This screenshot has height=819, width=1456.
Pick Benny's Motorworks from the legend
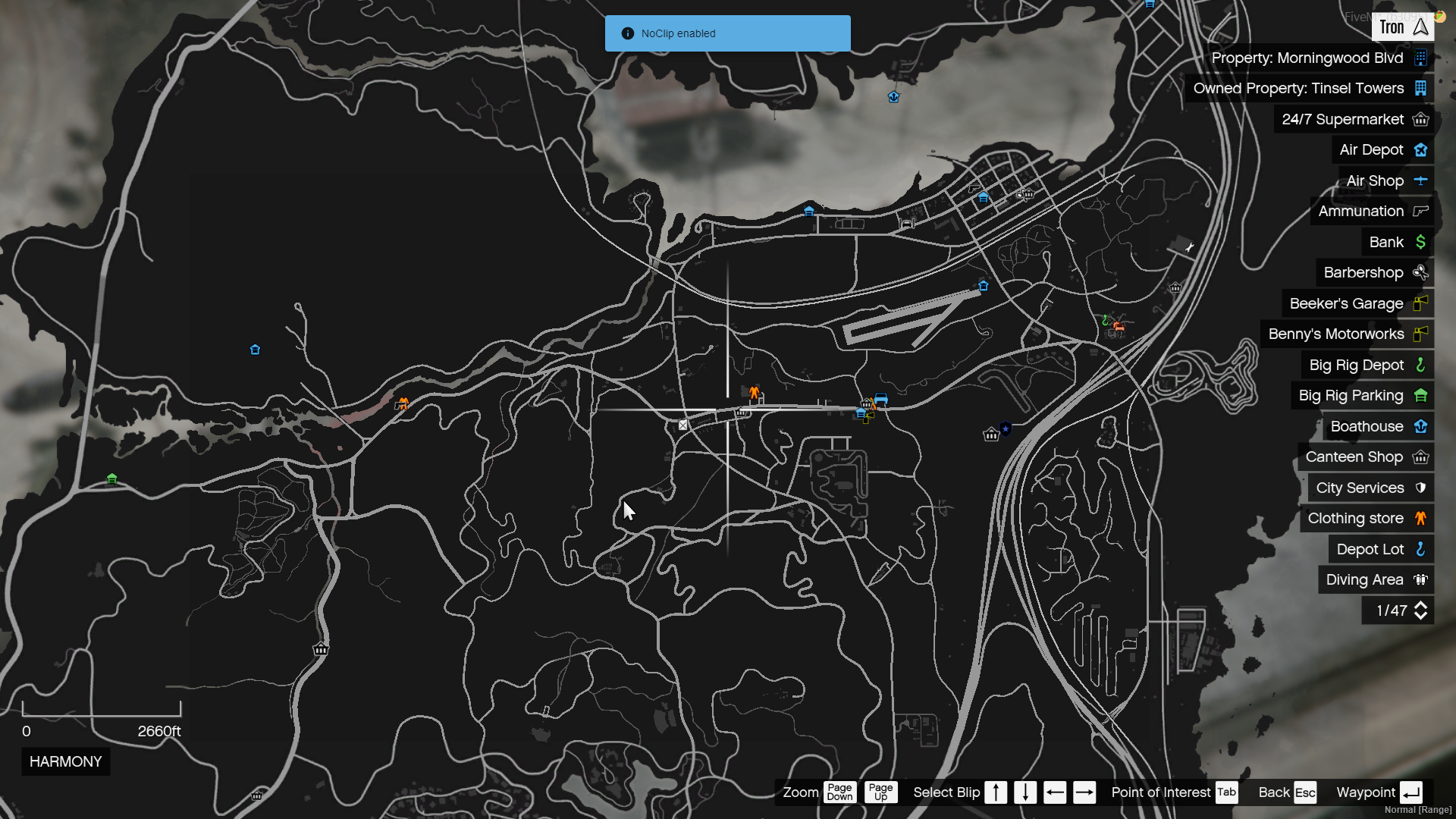[x=1347, y=334]
